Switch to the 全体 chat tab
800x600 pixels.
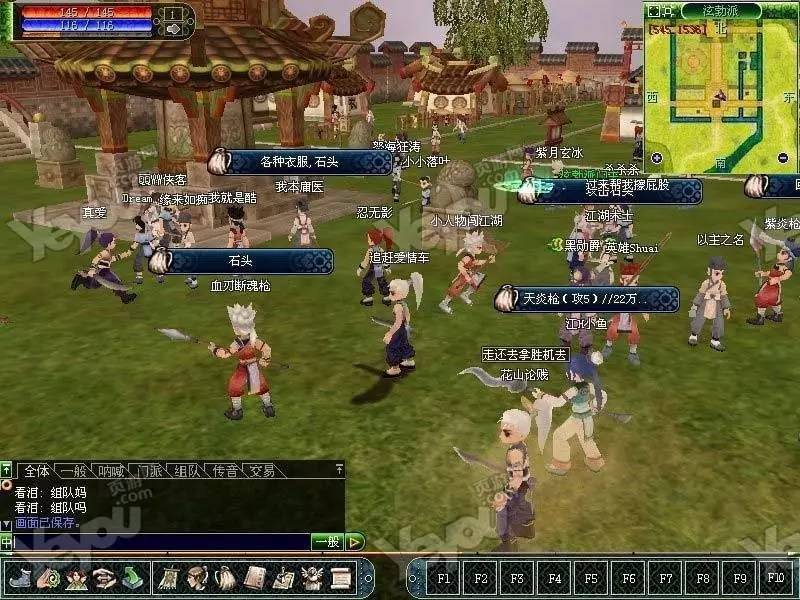(x=37, y=470)
